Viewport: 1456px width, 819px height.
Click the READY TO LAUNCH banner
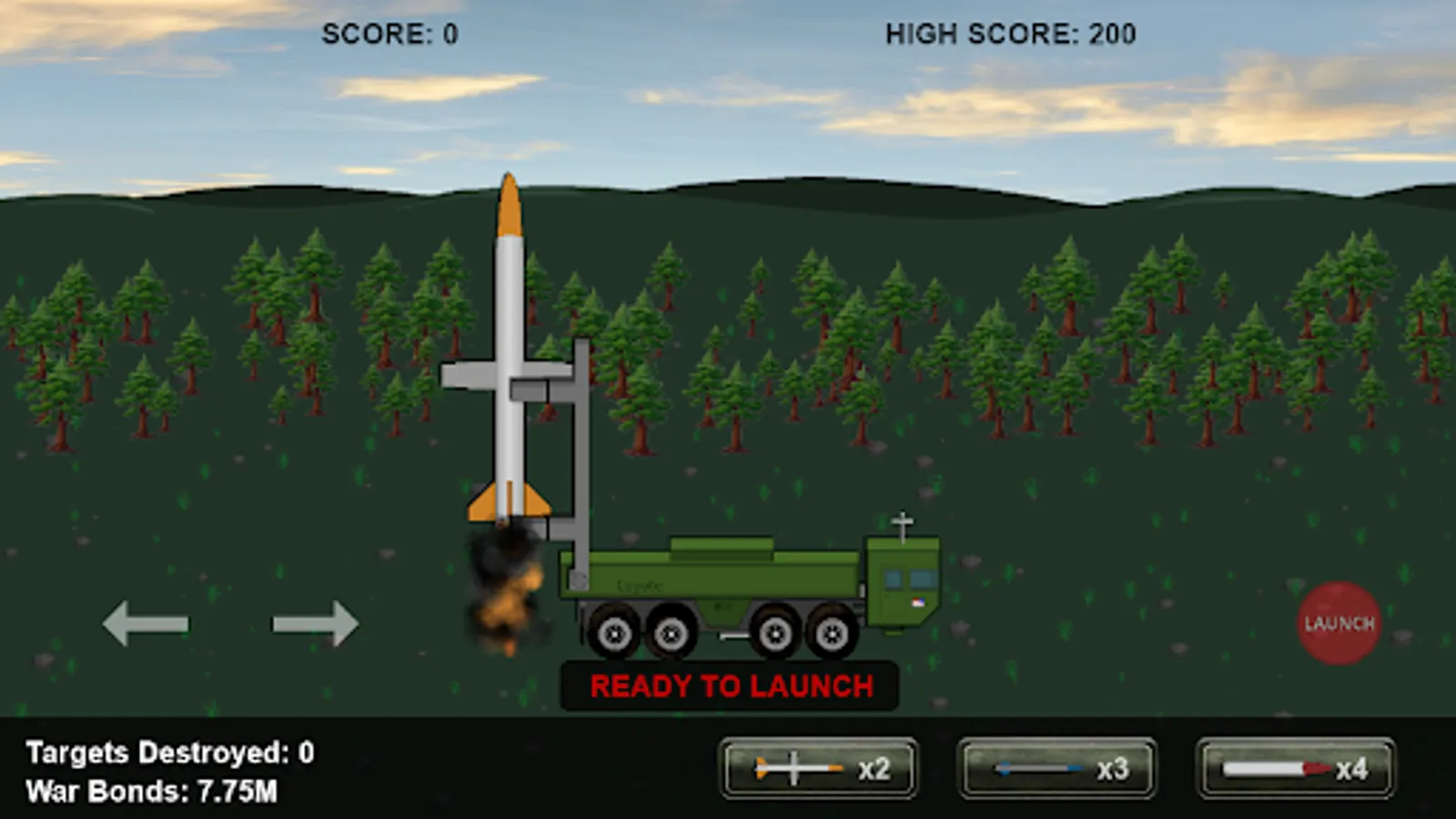point(731,685)
